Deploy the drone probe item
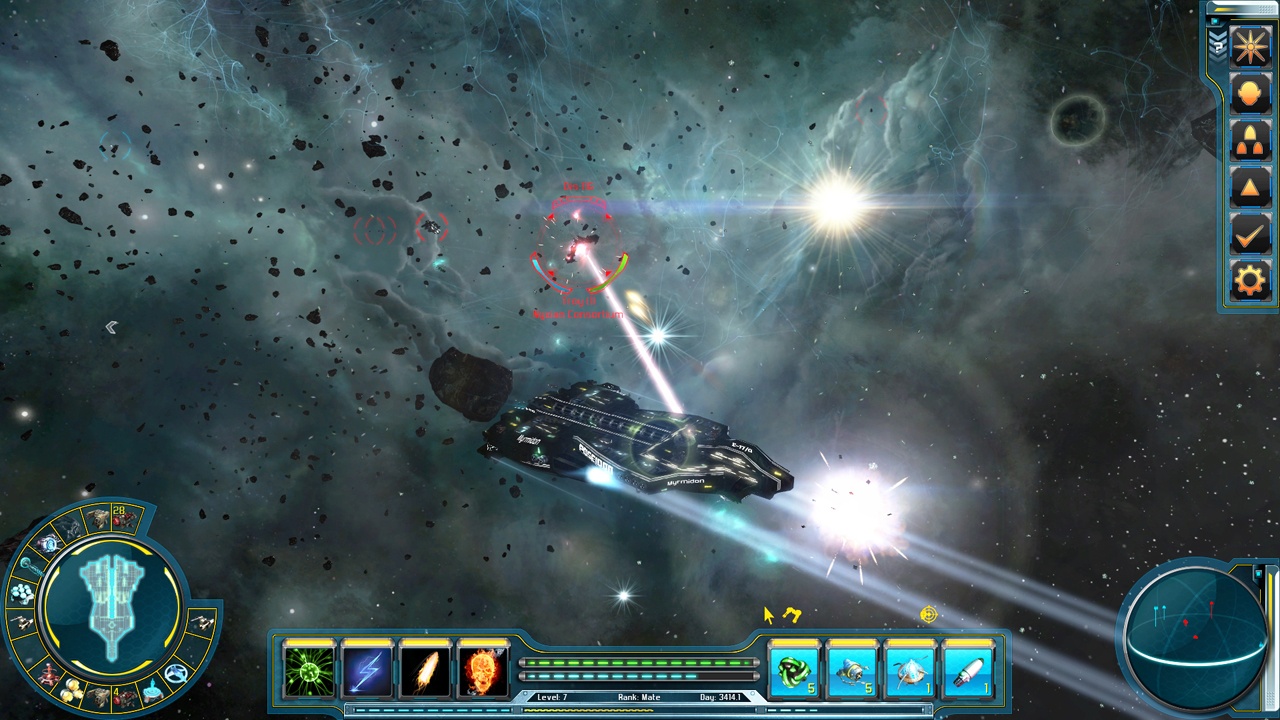The image size is (1280, 720). [x=853, y=671]
